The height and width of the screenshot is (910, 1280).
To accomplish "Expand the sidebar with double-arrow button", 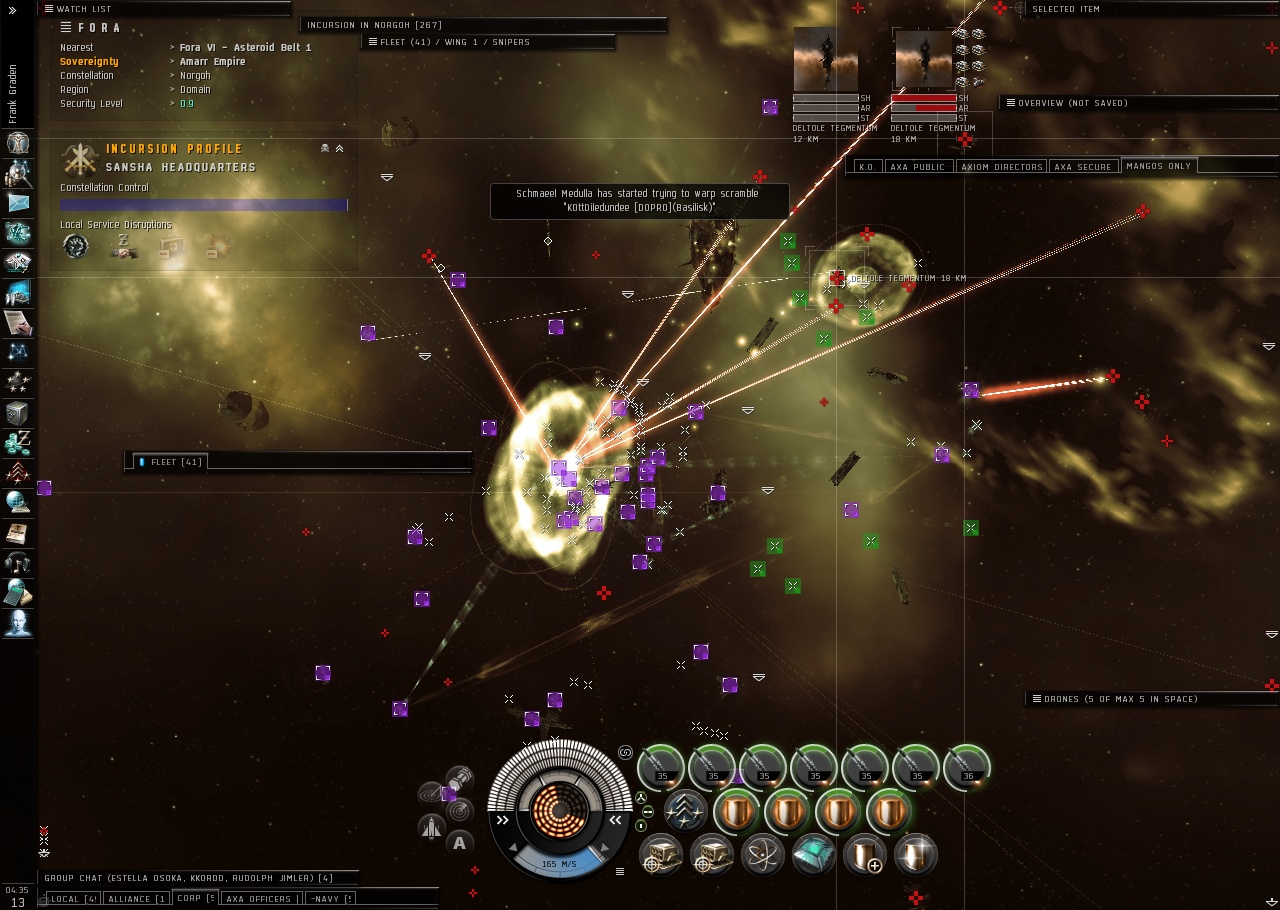I will pyautogui.click(x=12, y=10).
